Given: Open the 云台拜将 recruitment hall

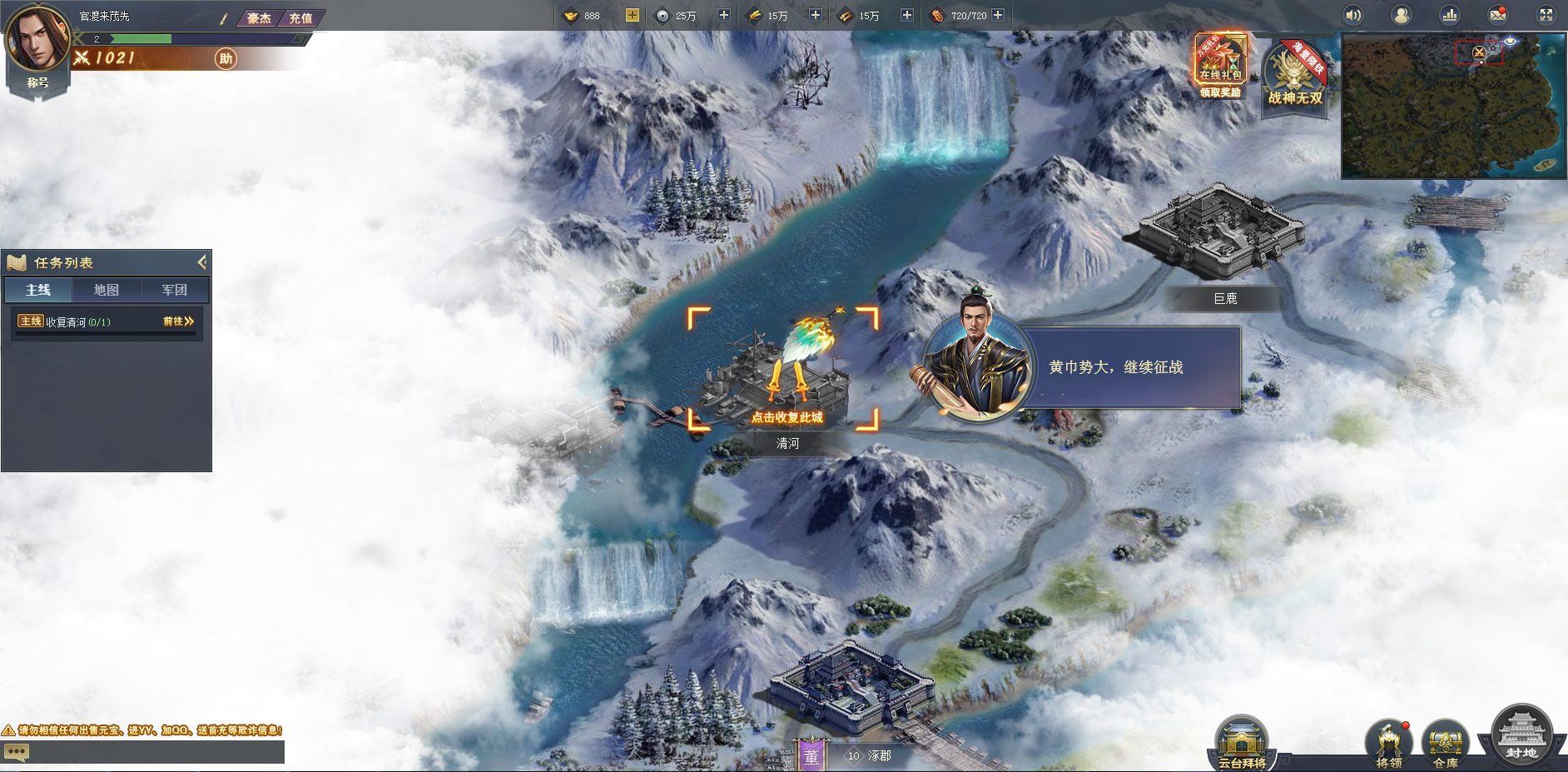Looking at the screenshot, I should [1242, 744].
